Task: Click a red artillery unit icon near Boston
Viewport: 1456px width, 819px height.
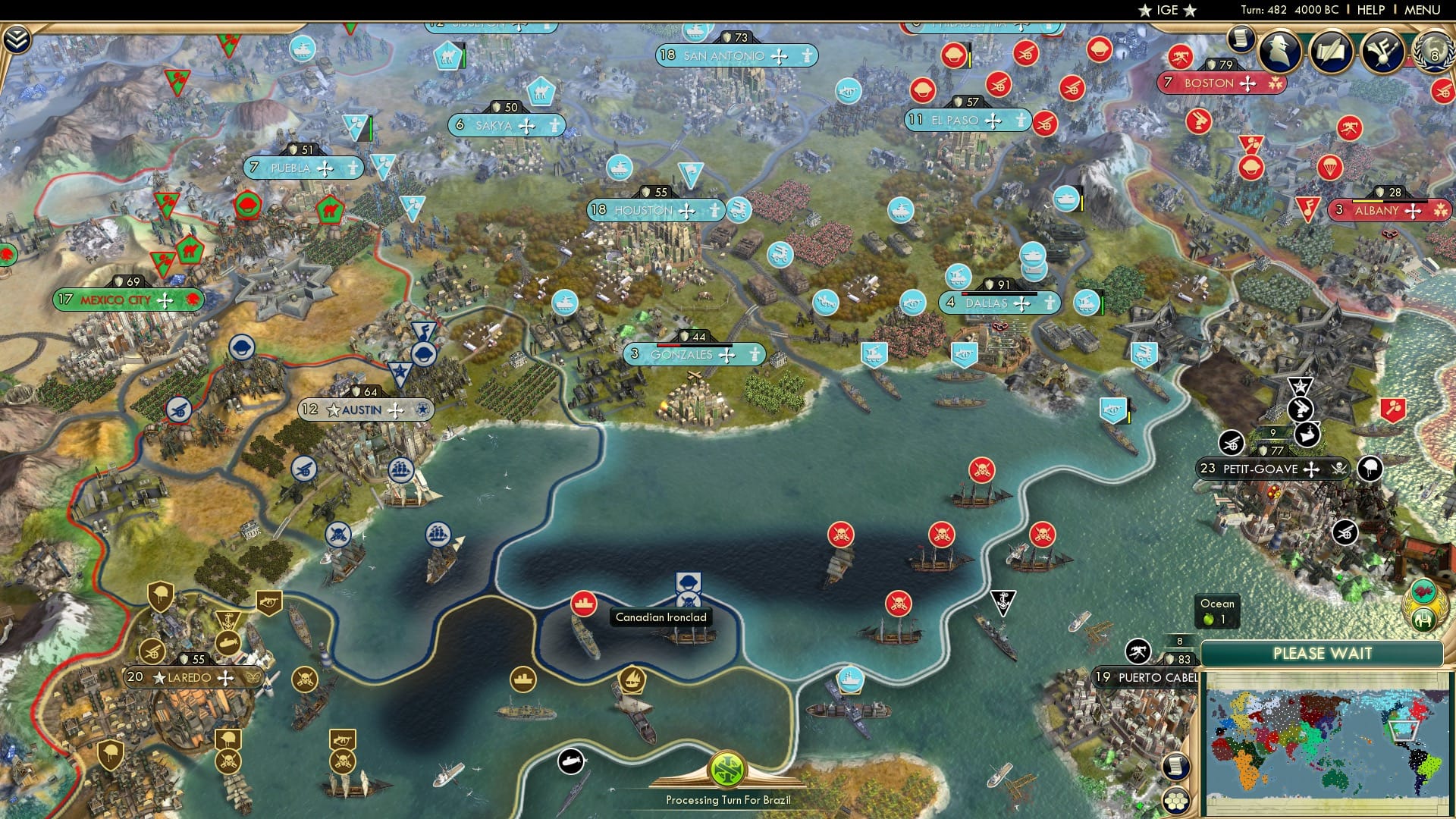Action: pos(1181,57)
